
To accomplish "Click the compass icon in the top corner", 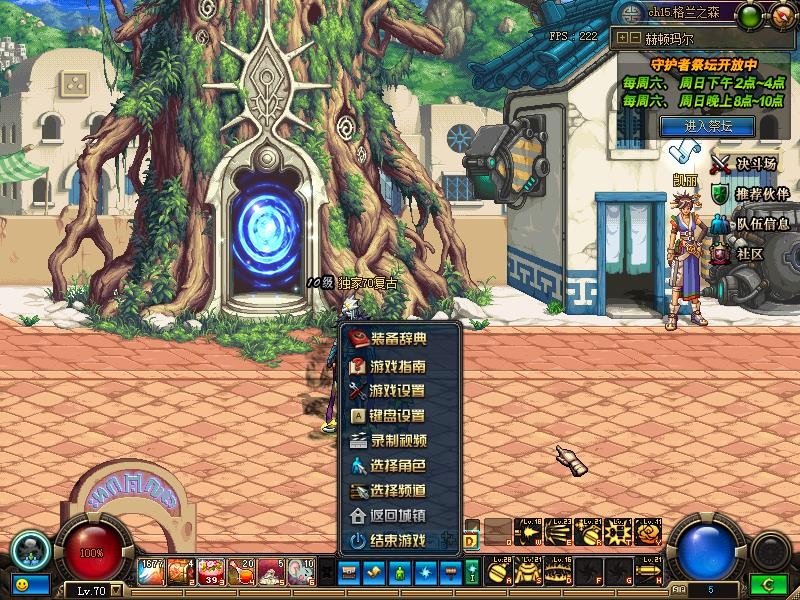I will (x=781, y=15).
